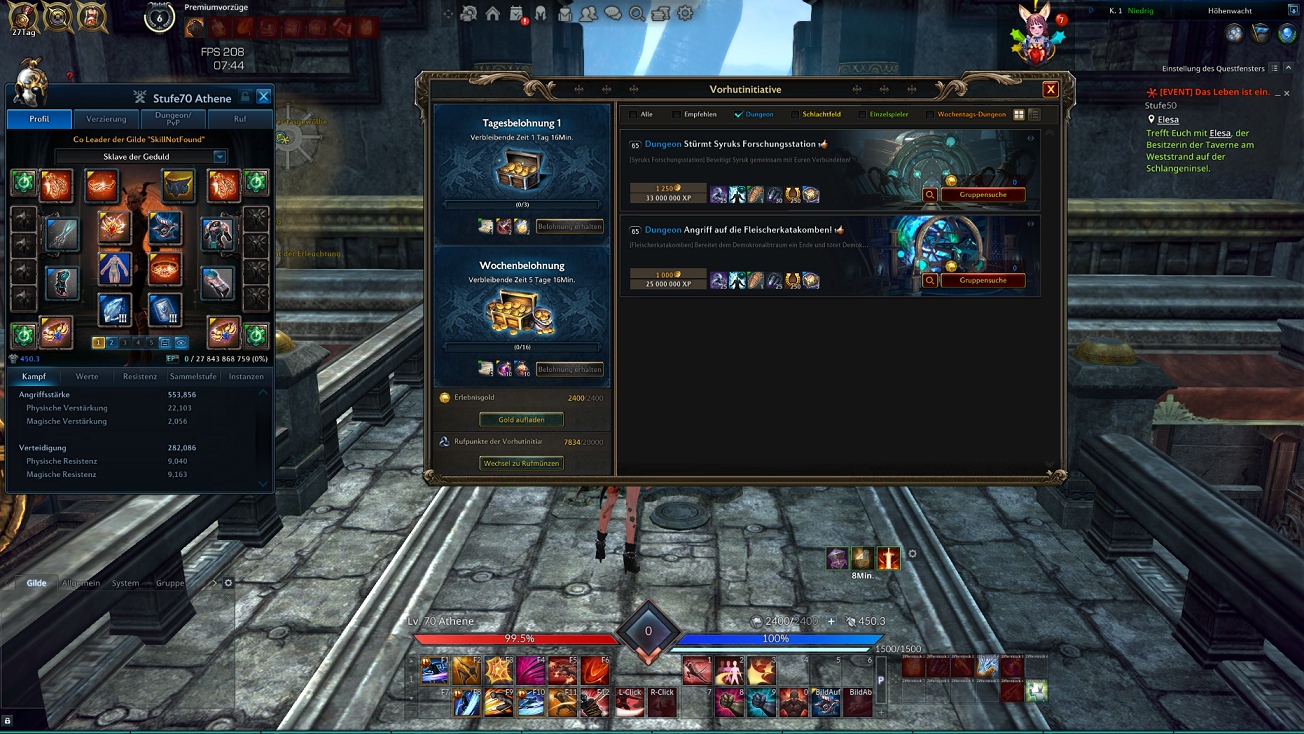
Task: Start Gruppensuche for Syruks Forschungsstation
Action: [x=982, y=195]
